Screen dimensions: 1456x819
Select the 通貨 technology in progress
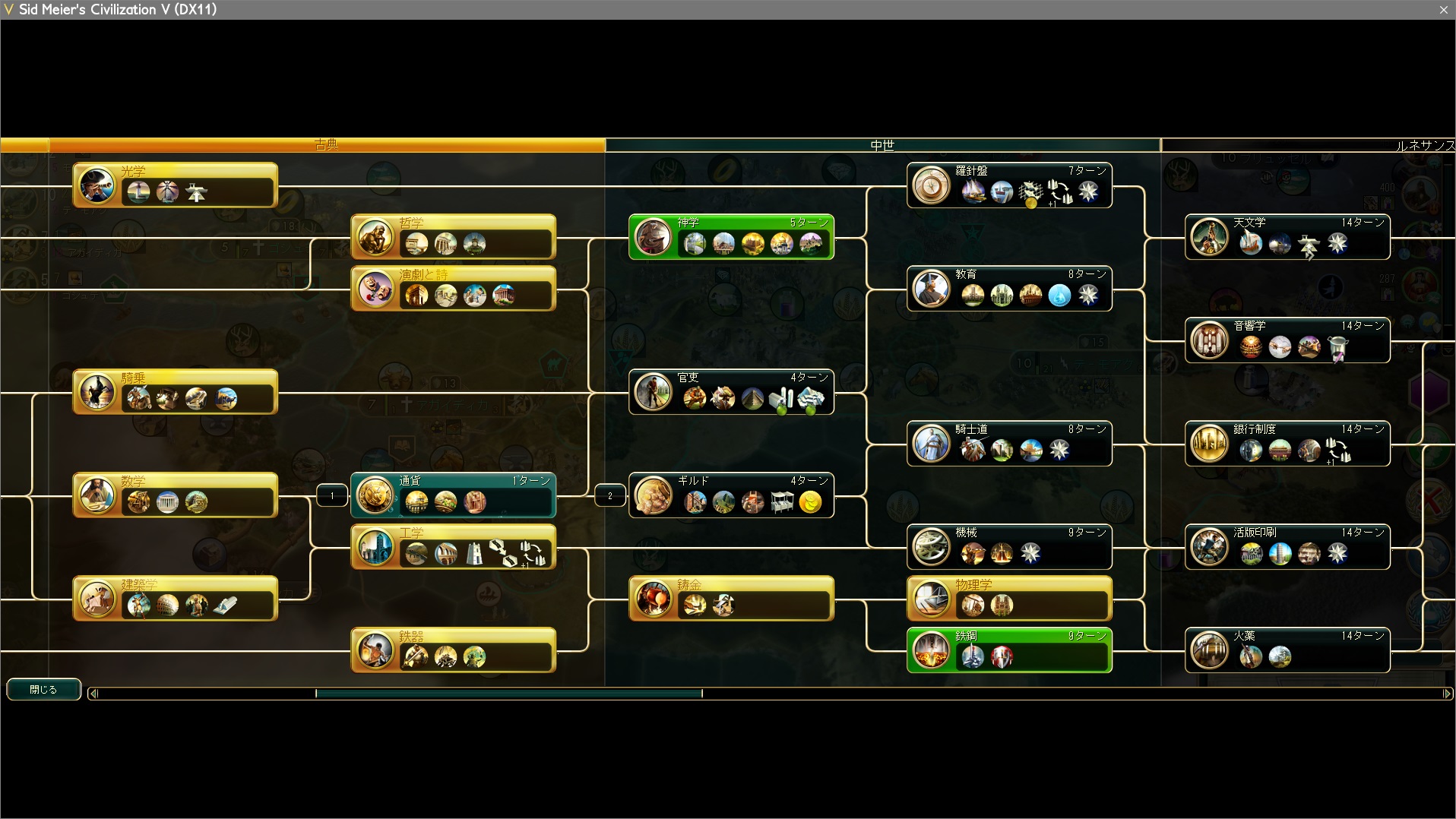point(453,495)
